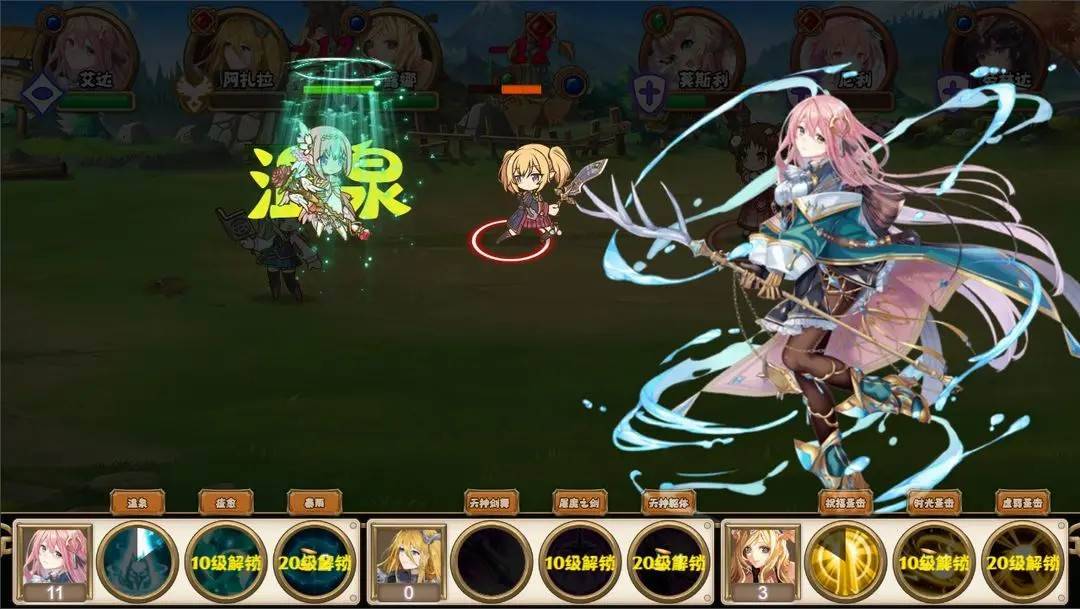Select the 阿扎拉 portrait in top bar

pos(236,52)
